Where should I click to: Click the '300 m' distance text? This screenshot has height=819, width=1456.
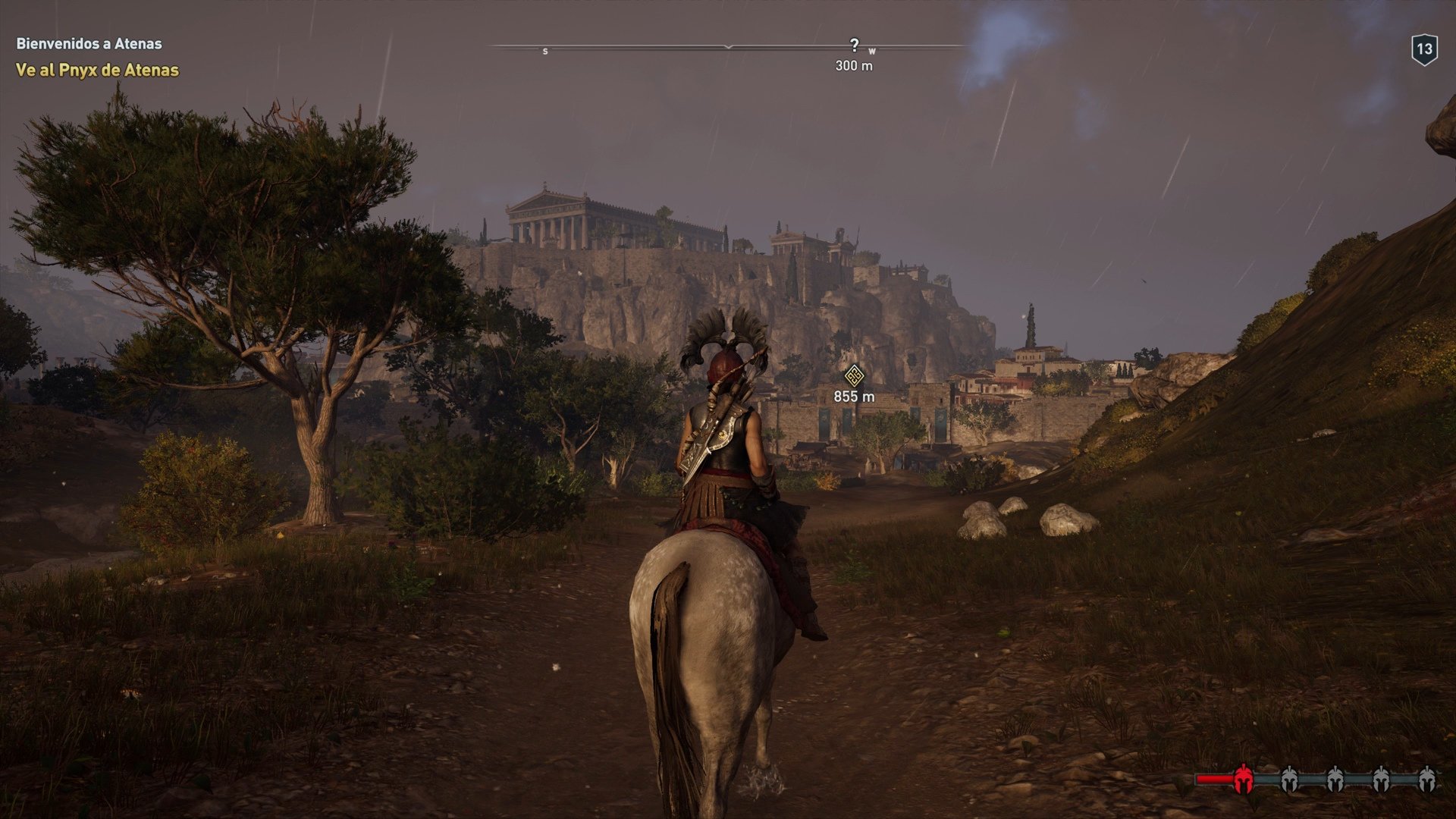point(855,65)
